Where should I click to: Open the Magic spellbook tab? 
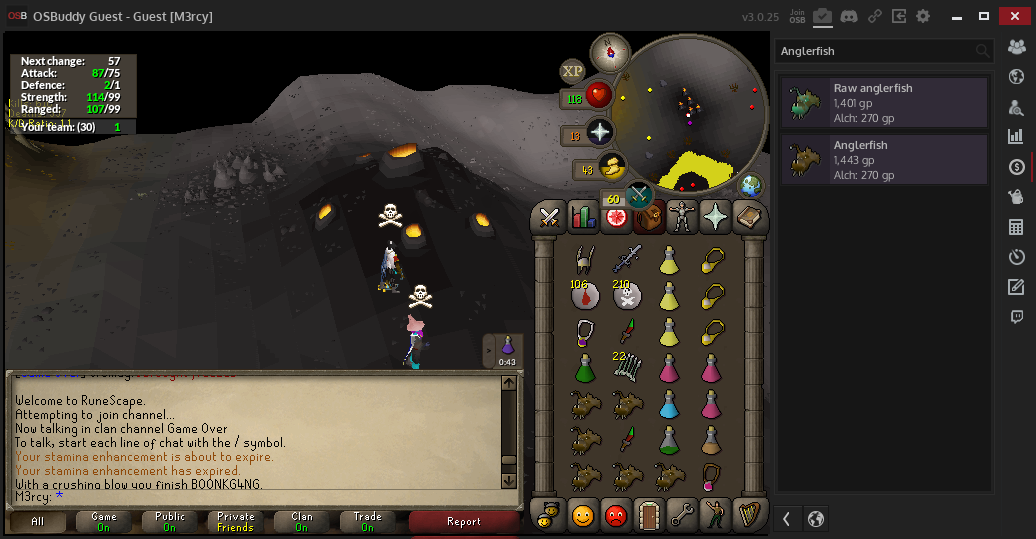748,216
